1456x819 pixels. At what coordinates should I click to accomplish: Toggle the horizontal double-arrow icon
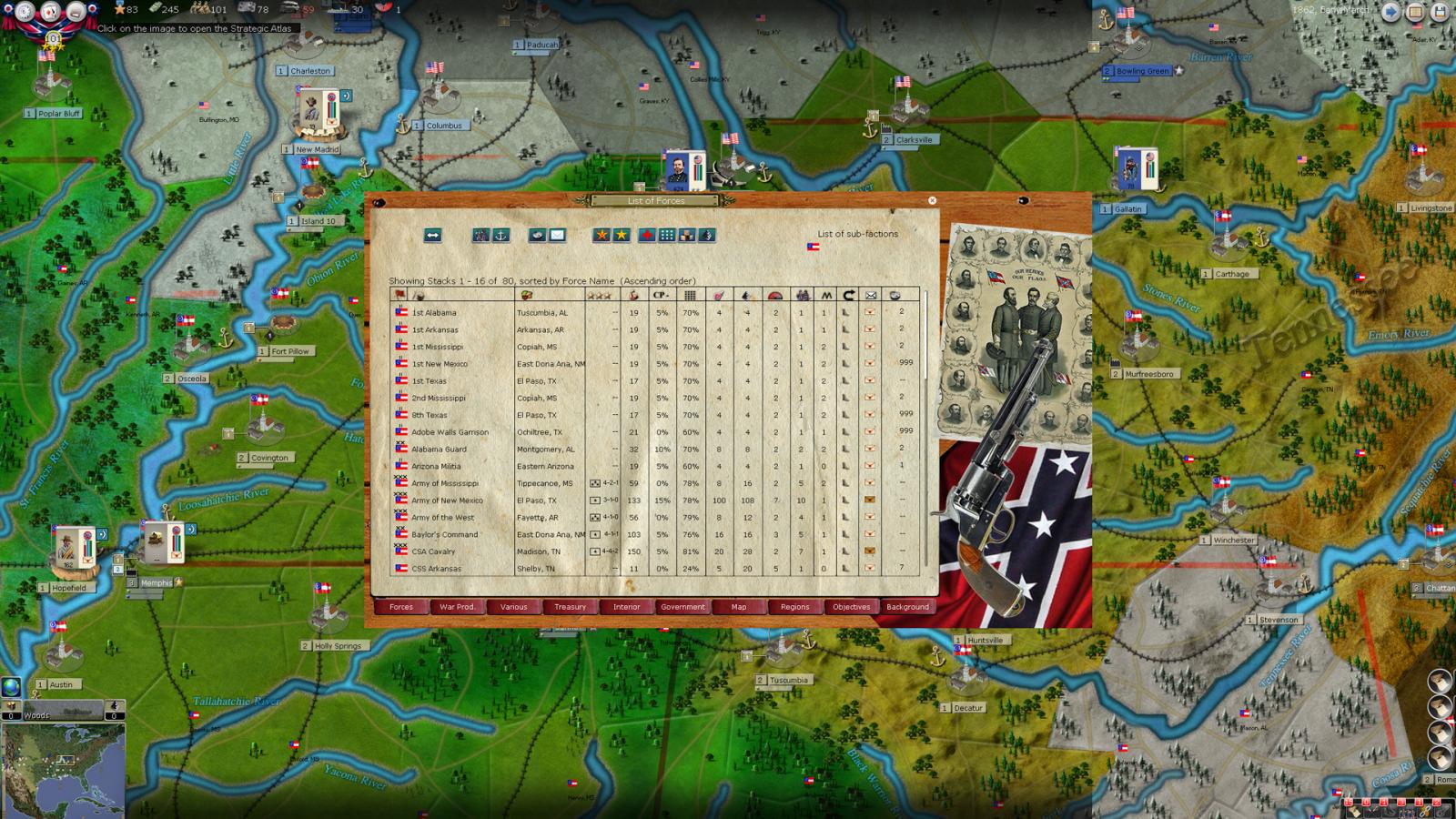point(433,237)
